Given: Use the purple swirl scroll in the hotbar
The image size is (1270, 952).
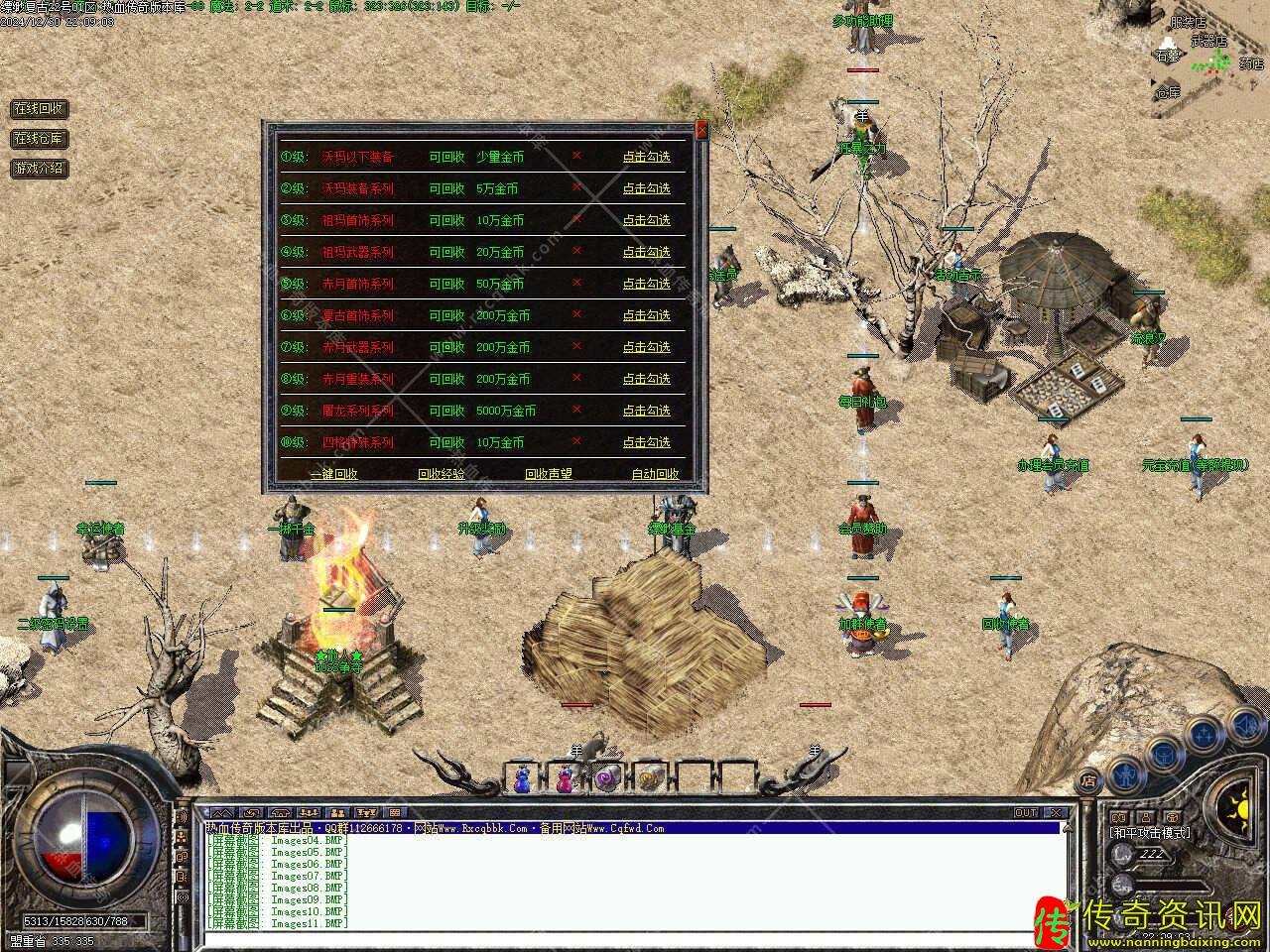Looking at the screenshot, I should [607, 779].
